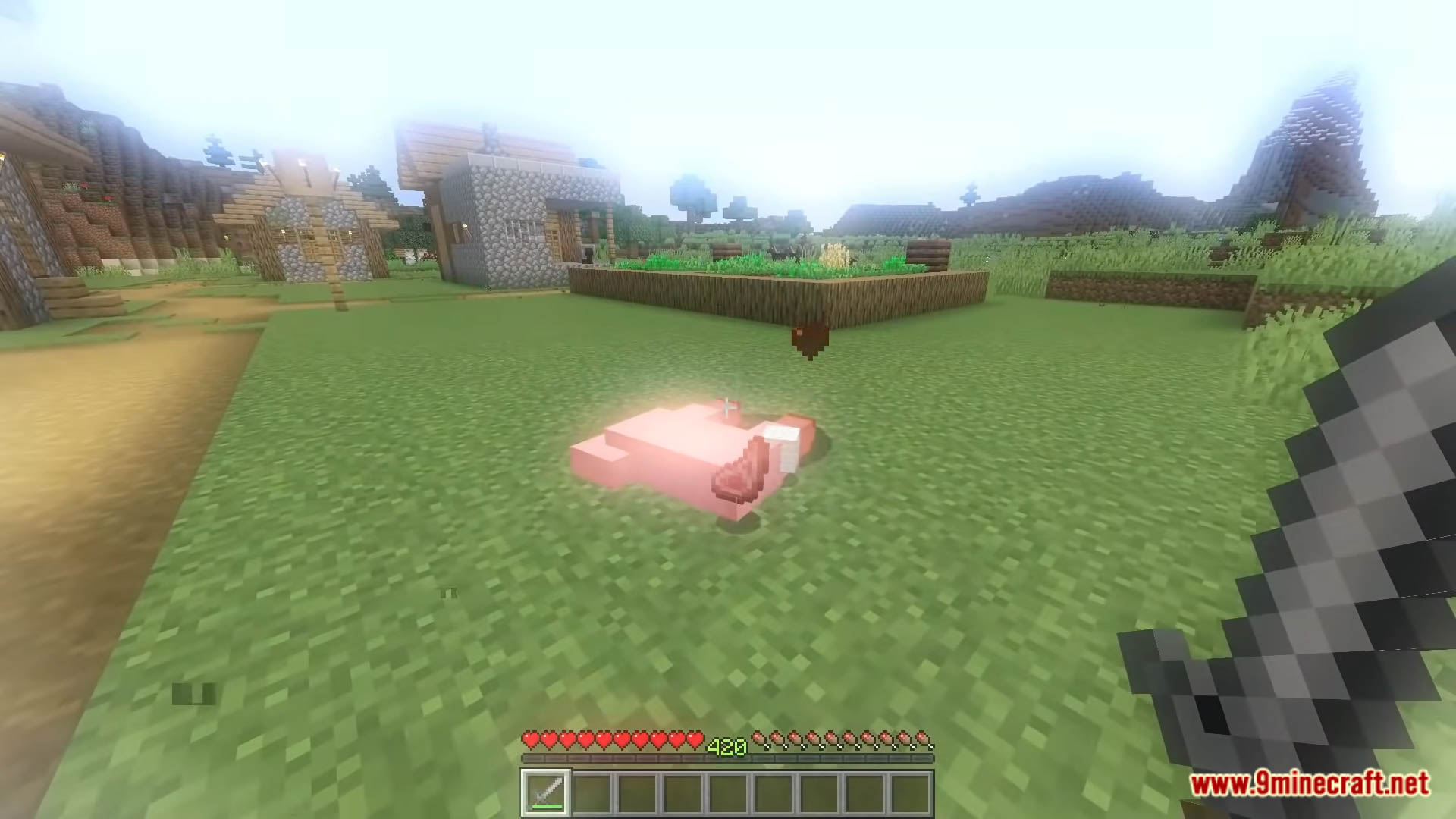1456x819 pixels.
Task: Click the durability bar under the hotbar sword
Action: click(x=548, y=805)
